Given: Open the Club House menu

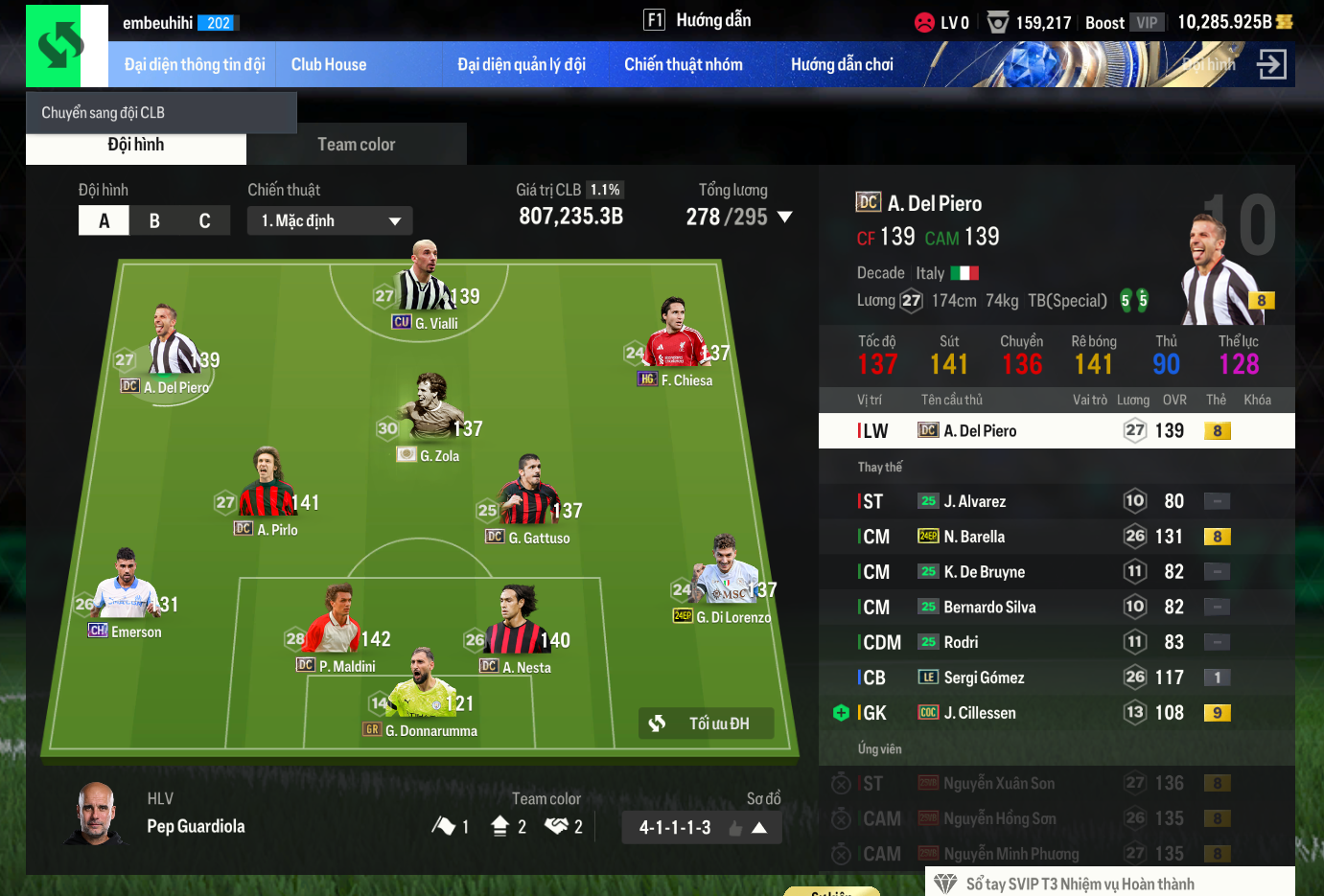Looking at the screenshot, I should (328, 65).
